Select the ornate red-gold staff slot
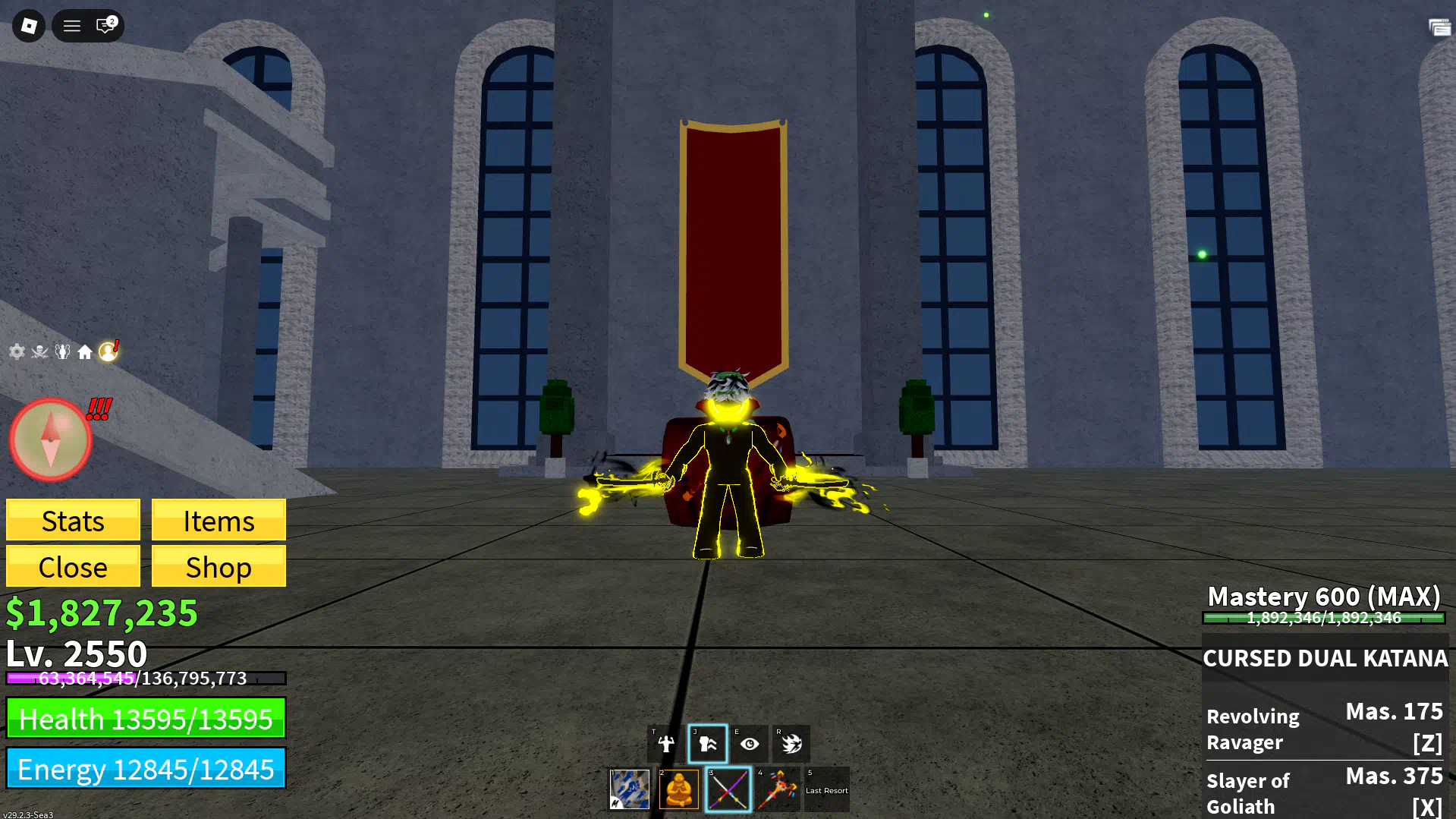 coord(778,789)
